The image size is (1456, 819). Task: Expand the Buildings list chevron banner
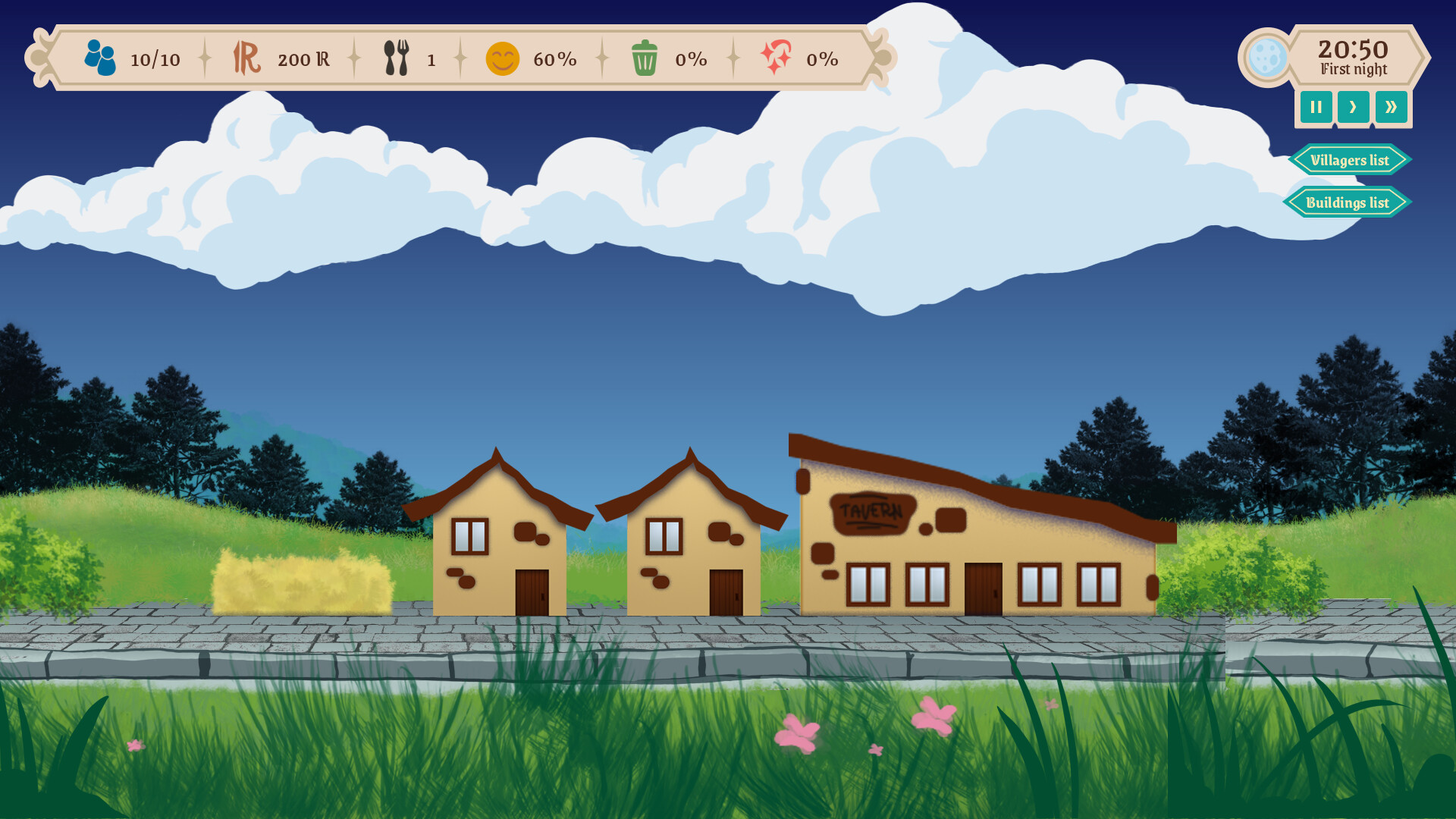1348,202
